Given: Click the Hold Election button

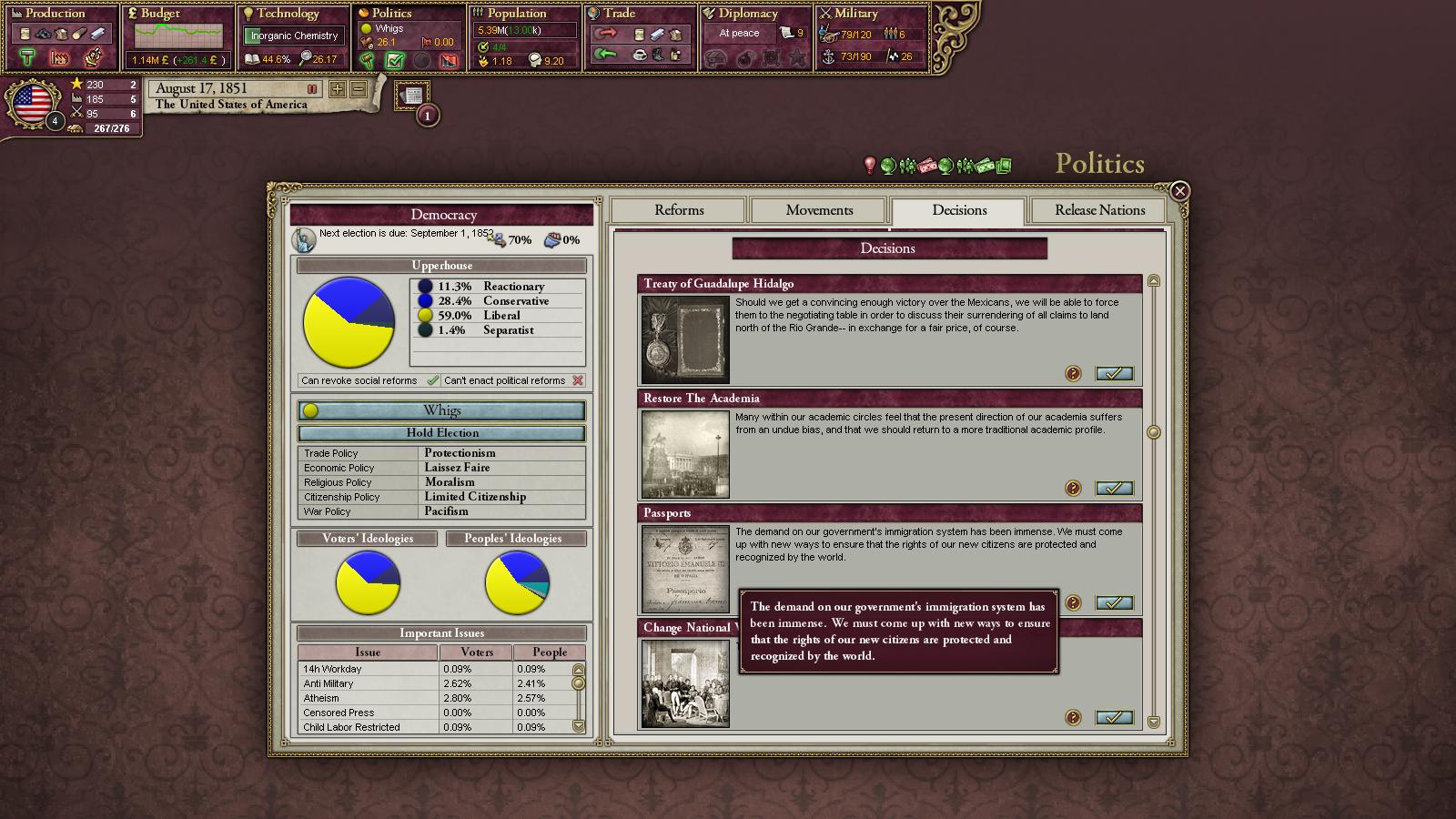Looking at the screenshot, I should pyautogui.click(x=442, y=433).
